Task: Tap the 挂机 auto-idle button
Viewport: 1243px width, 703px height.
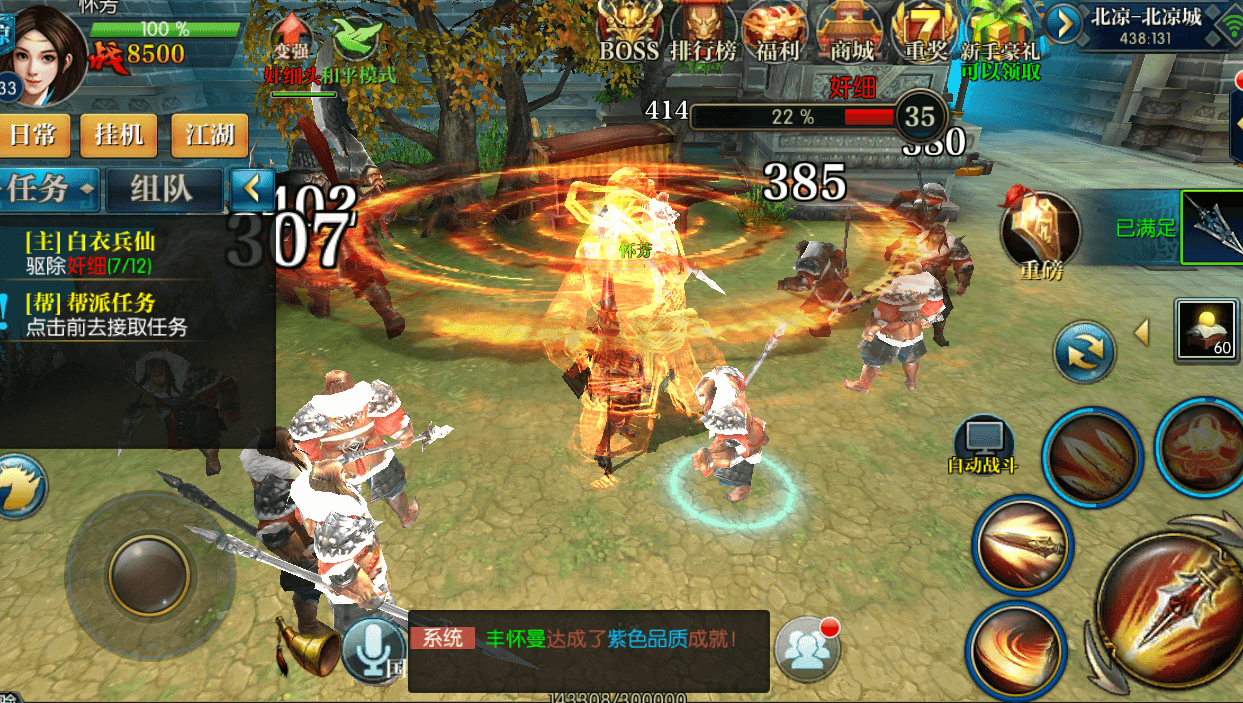Action: pos(119,134)
